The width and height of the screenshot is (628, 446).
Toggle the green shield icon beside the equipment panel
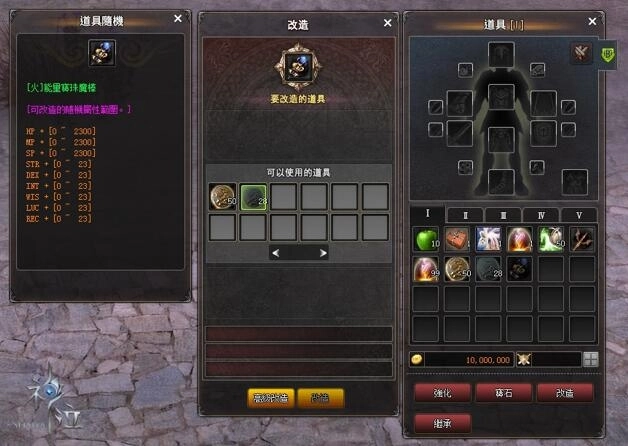607,54
